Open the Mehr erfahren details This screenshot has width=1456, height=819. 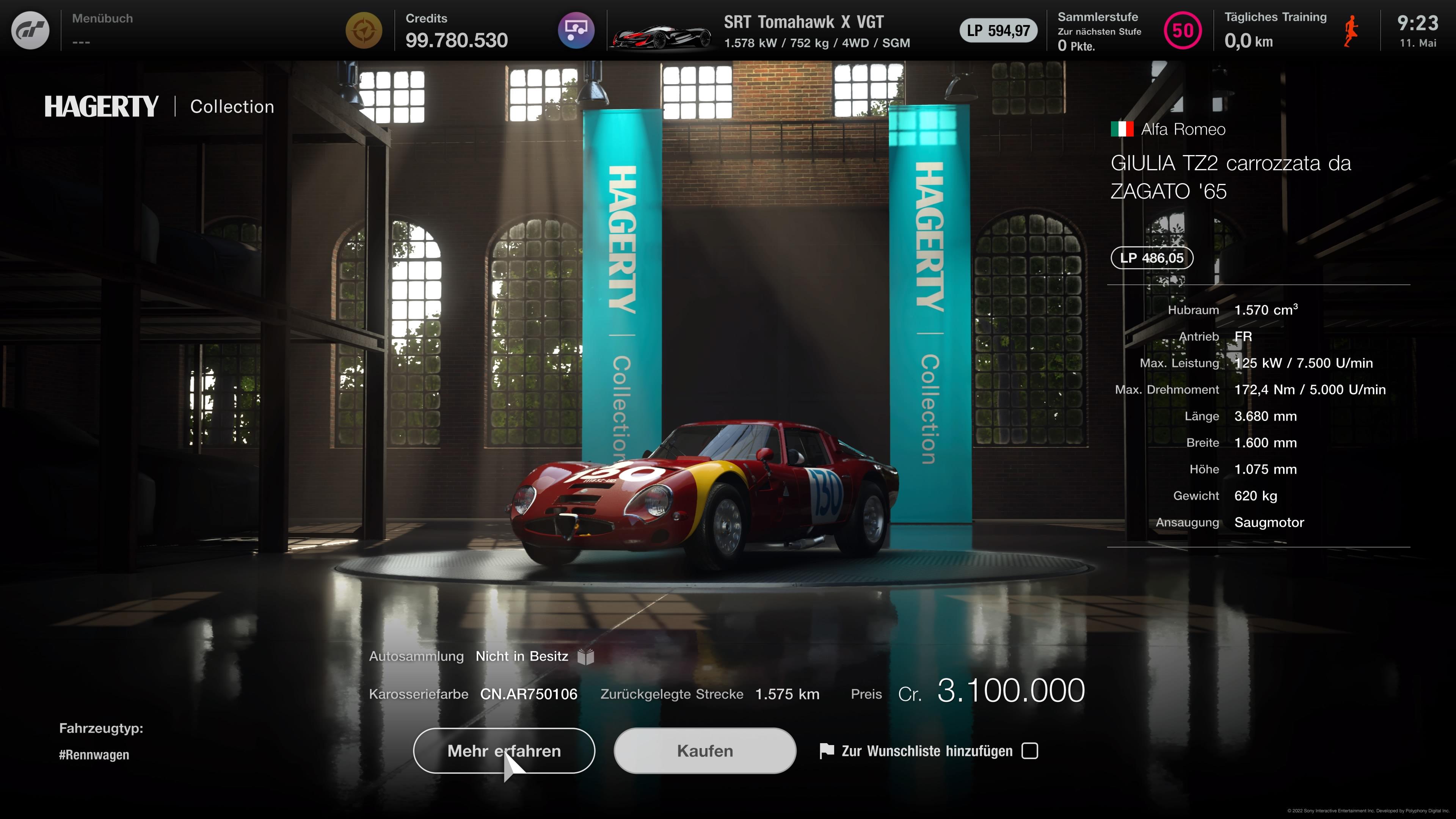click(x=504, y=751)
